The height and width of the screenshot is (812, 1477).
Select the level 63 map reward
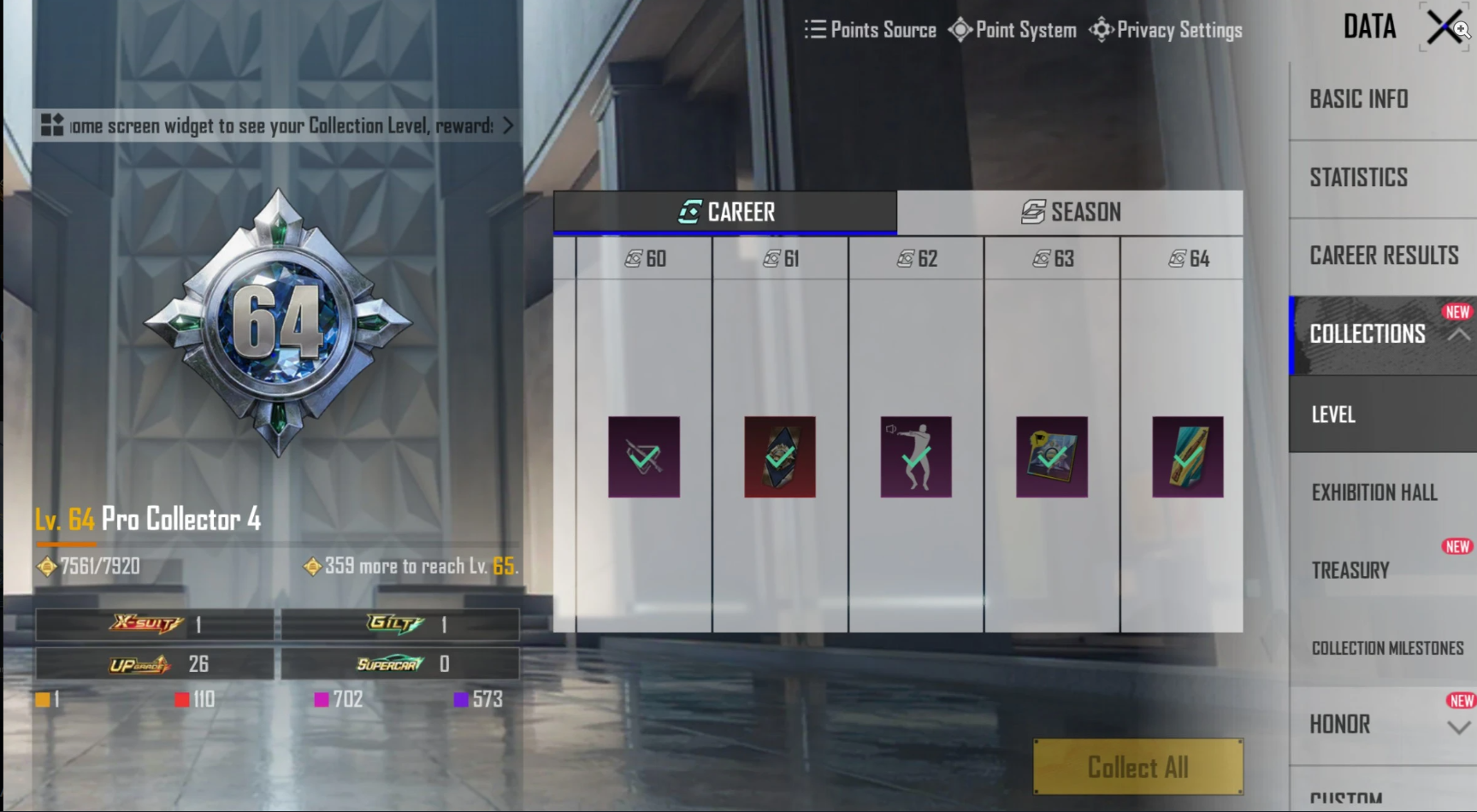pyautogui.click(x=1049, y=456)
